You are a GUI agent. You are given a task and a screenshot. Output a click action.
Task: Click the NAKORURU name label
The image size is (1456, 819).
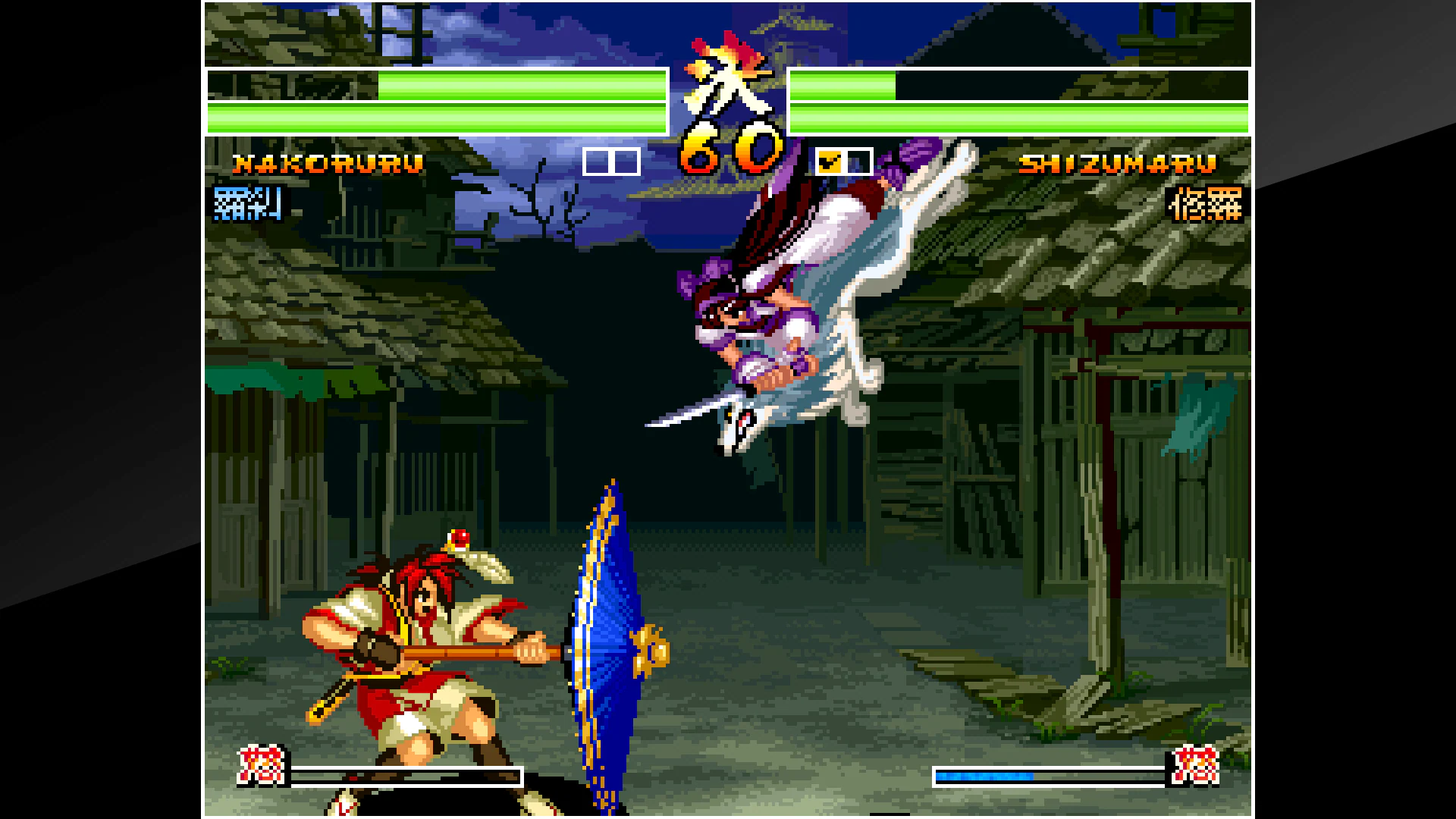tap(328, 162)
